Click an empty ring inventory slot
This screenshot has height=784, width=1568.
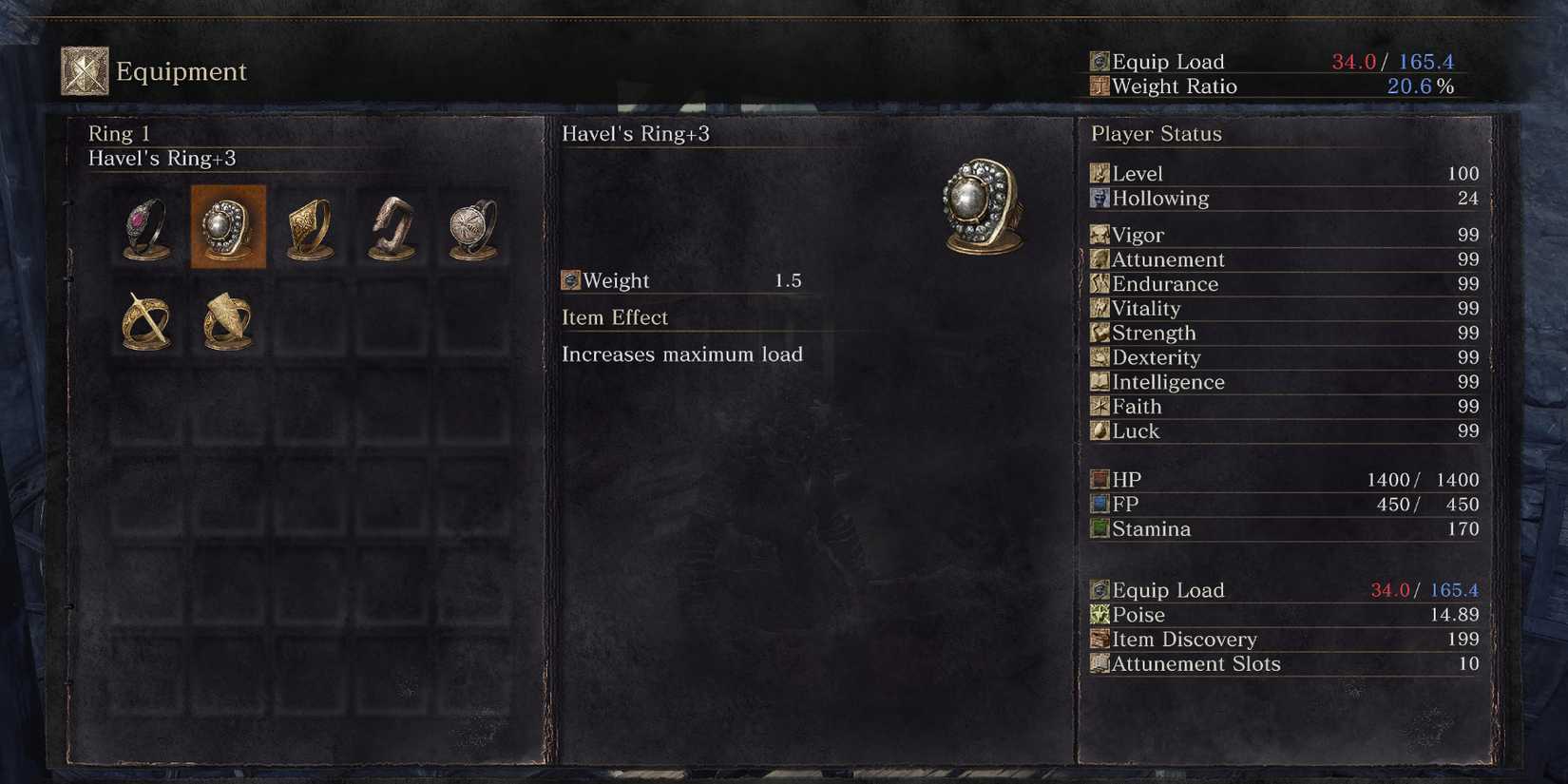pyautogui.click(x=310, y=321)
